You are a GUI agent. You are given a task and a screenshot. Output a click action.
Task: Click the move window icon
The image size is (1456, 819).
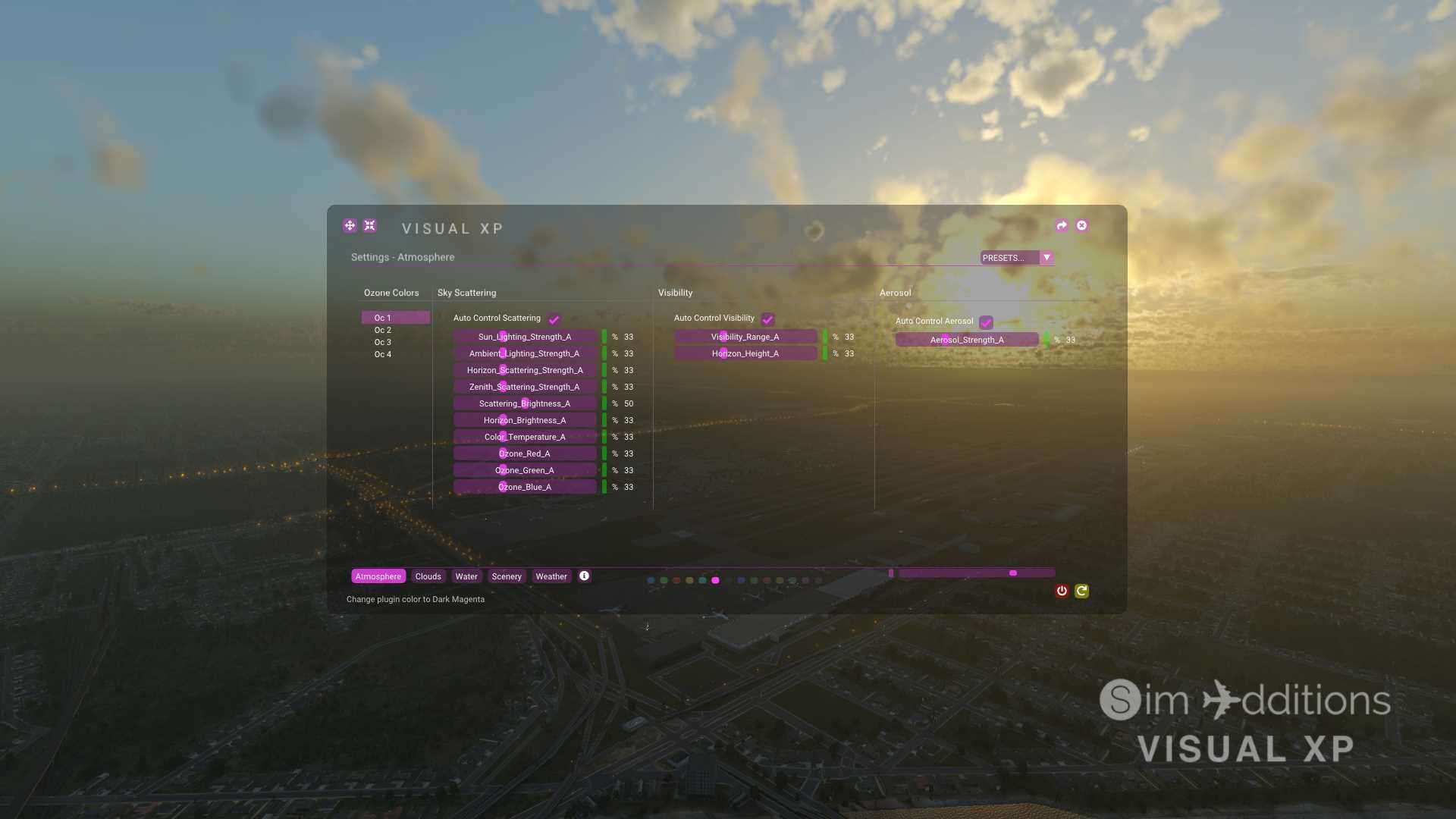coord(350,225)
